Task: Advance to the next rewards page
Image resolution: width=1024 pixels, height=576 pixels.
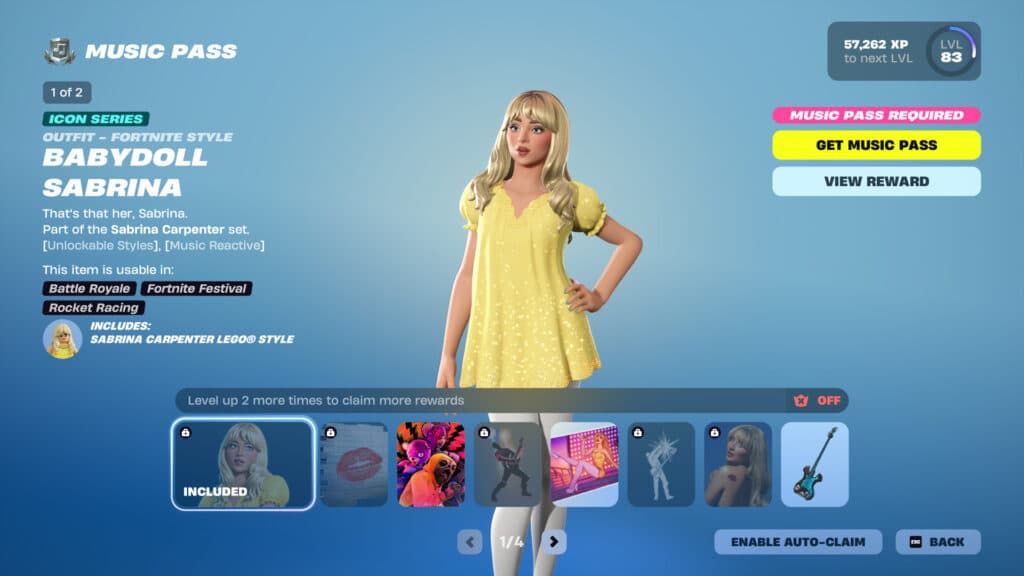Action: tap(554, 542)
